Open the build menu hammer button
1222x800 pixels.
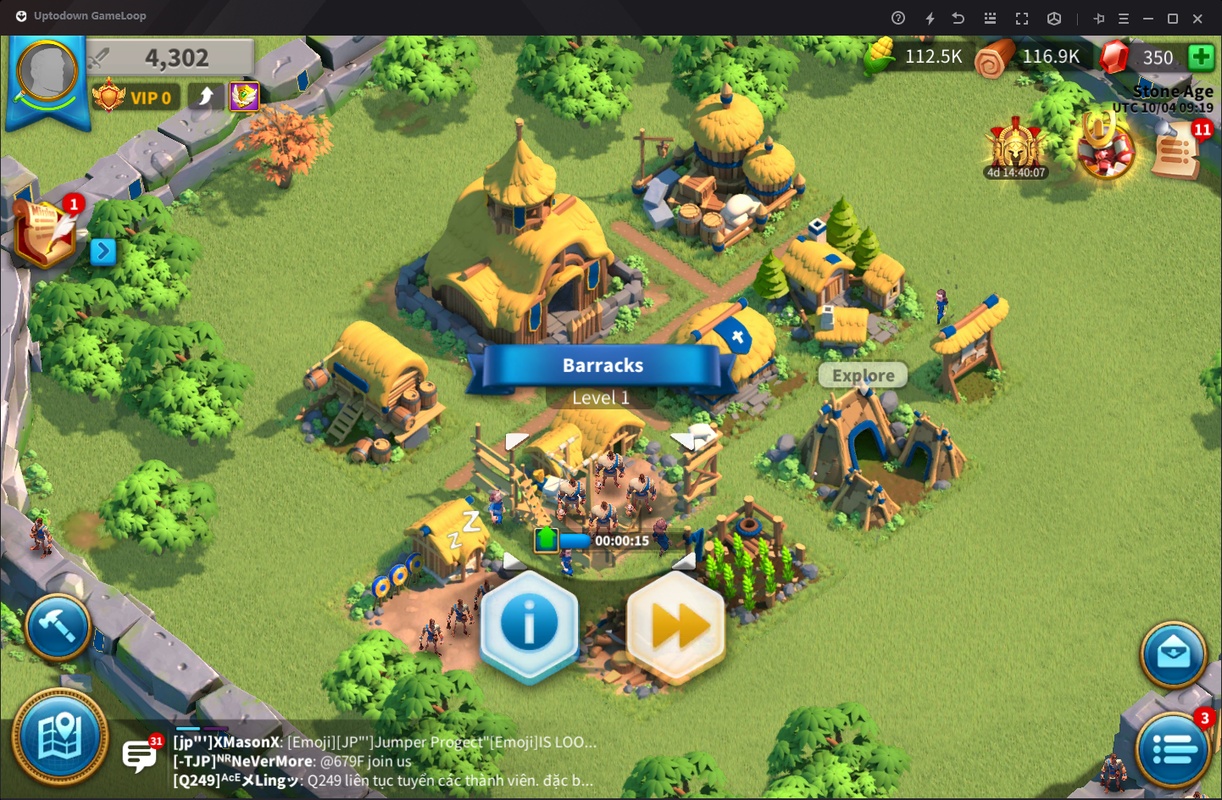click(x=58, y=628)
